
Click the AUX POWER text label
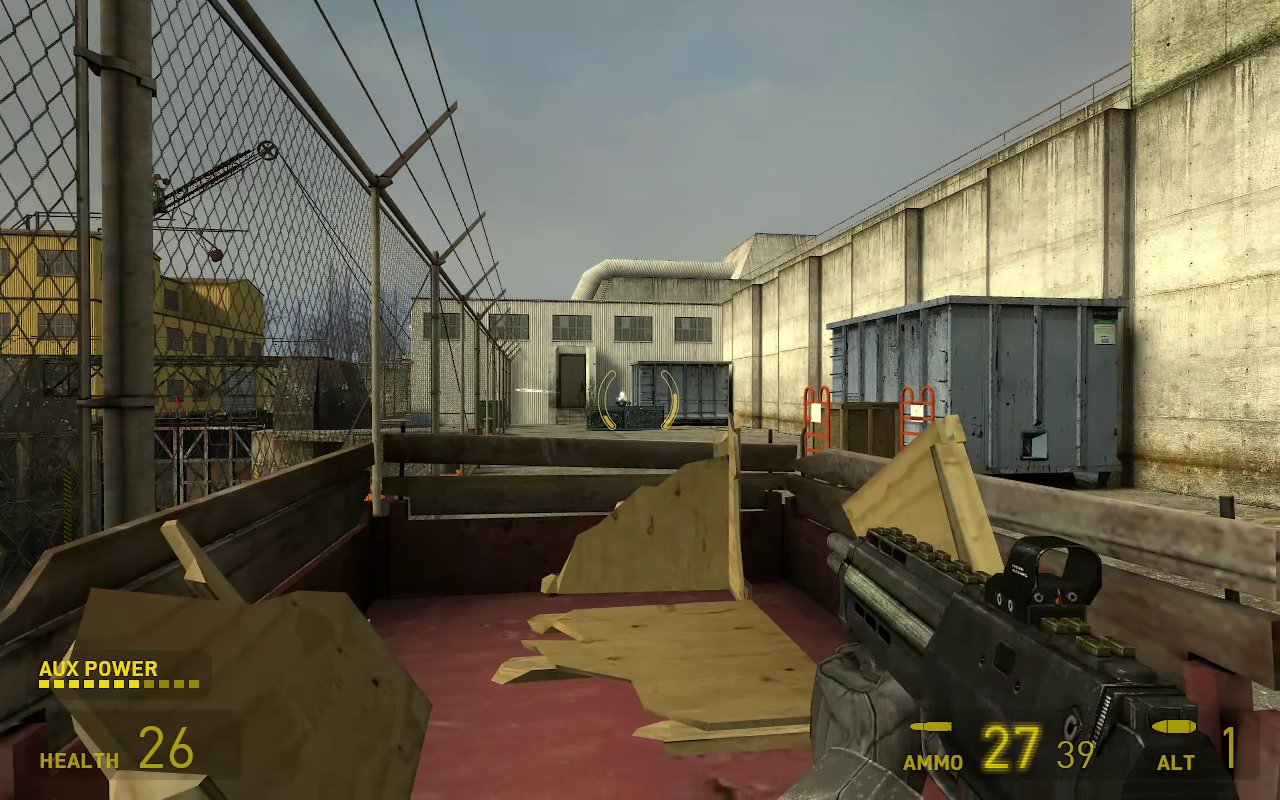coord(97,668)
